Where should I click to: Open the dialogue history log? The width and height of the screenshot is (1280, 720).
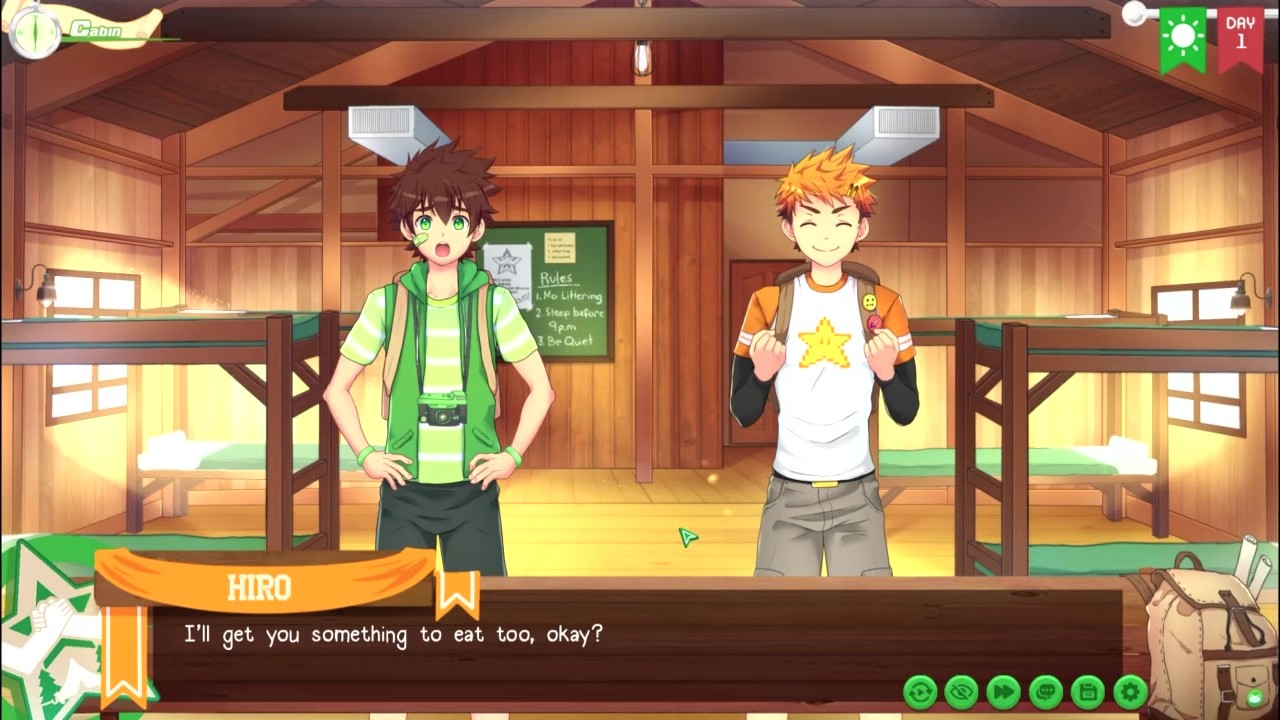point(1045,691)
